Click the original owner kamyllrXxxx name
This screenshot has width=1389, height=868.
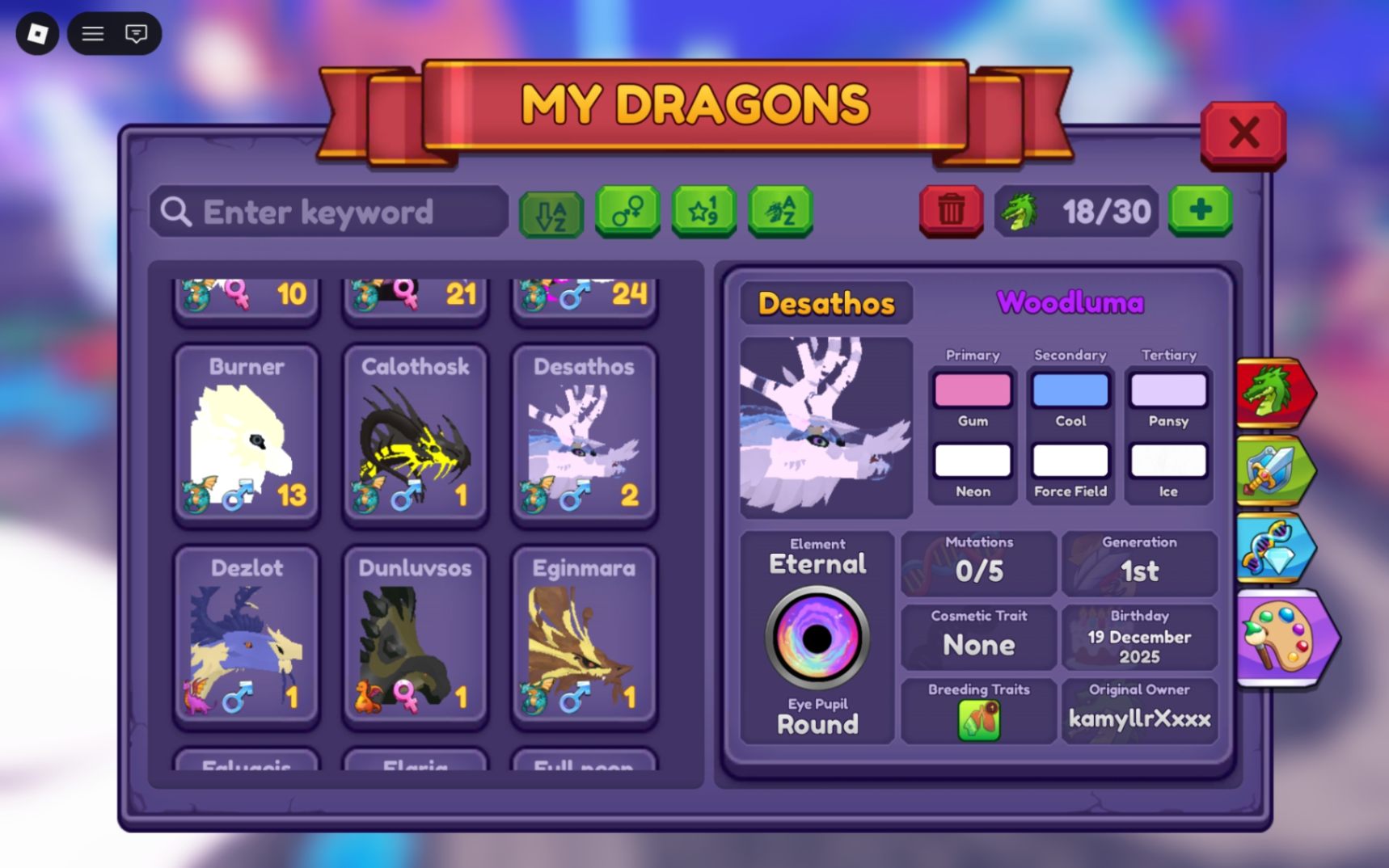point(1139,717)
